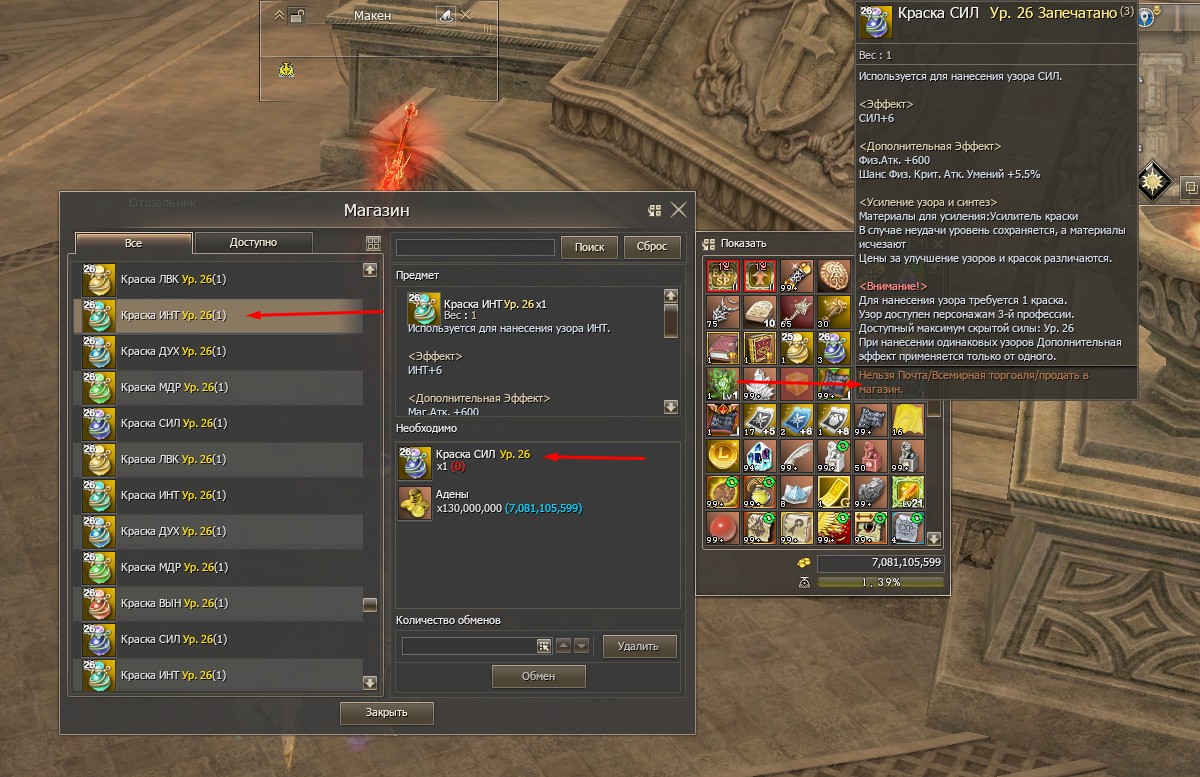Image resolution: width=1200 pixels, height=777 pixels.
Task: Select the yellow cloth inventory item
Action: (906, 419)
